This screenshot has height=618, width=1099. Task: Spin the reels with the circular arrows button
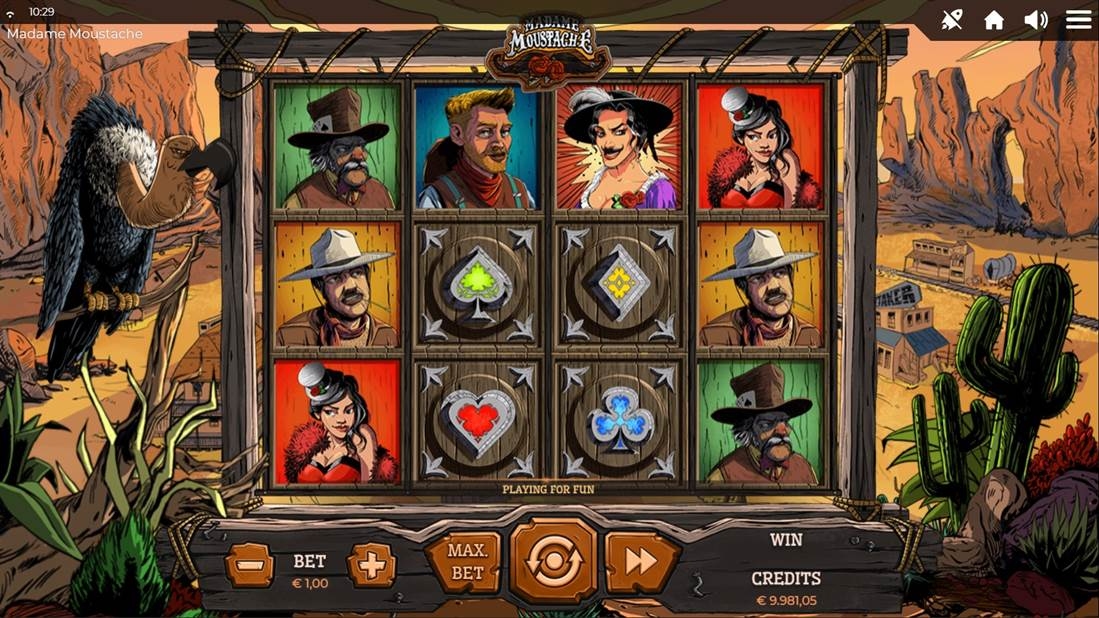pyautogui.click(x=553, y=561)
